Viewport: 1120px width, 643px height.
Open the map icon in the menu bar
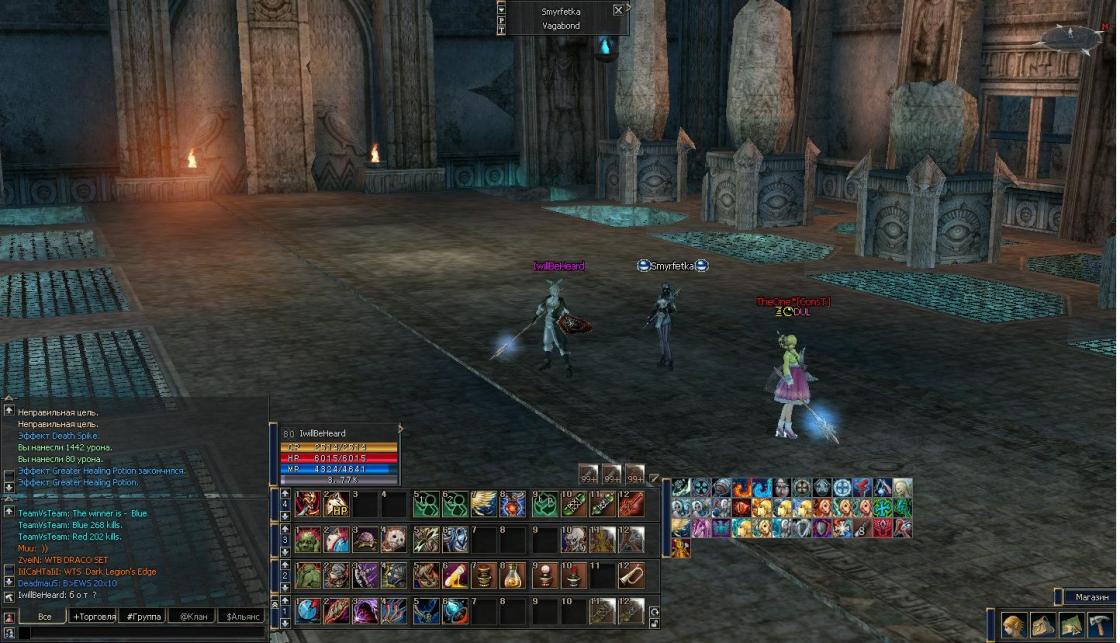(1072, 625)
